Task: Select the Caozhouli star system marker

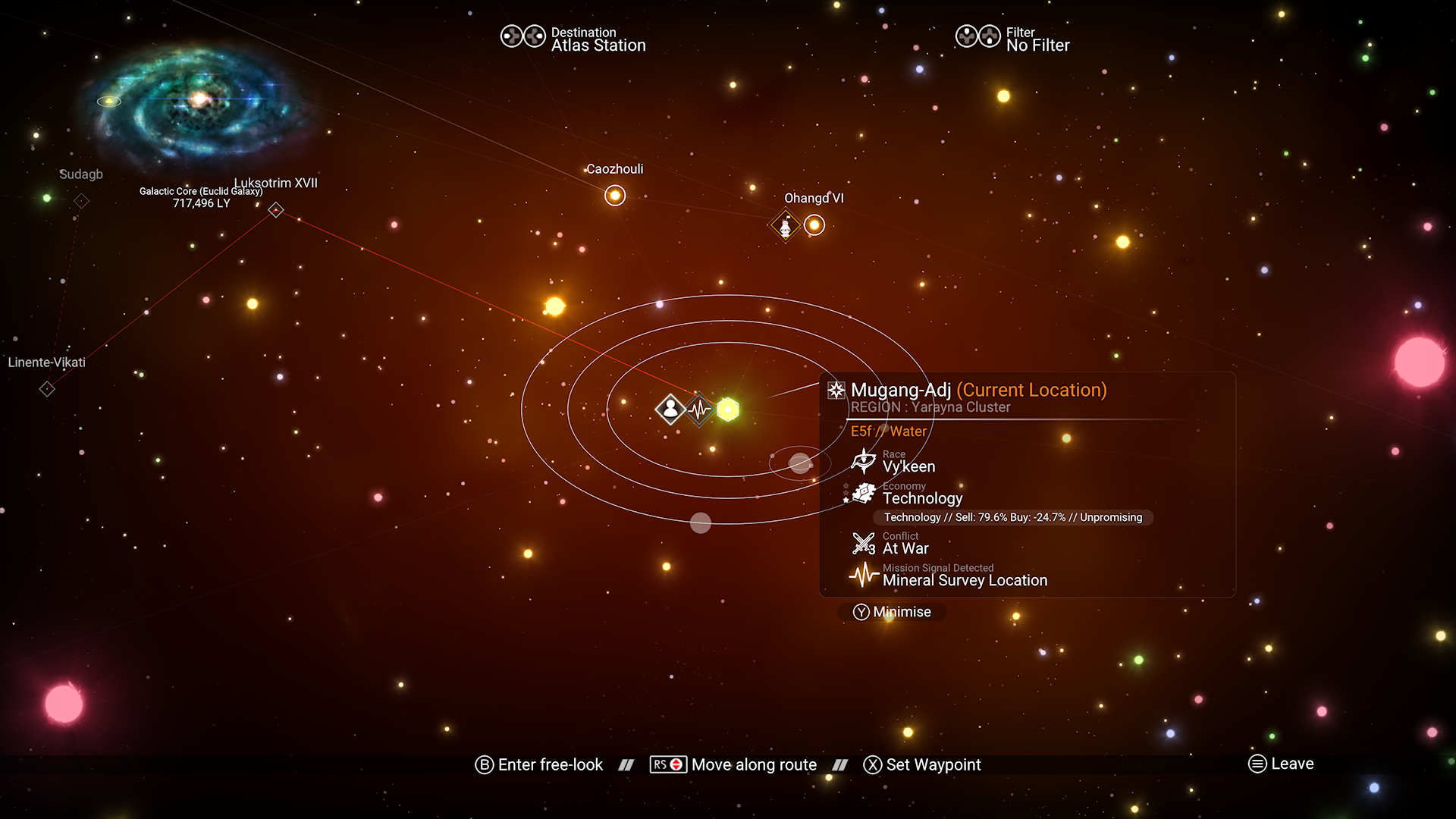Action: [x=615, y=196]
